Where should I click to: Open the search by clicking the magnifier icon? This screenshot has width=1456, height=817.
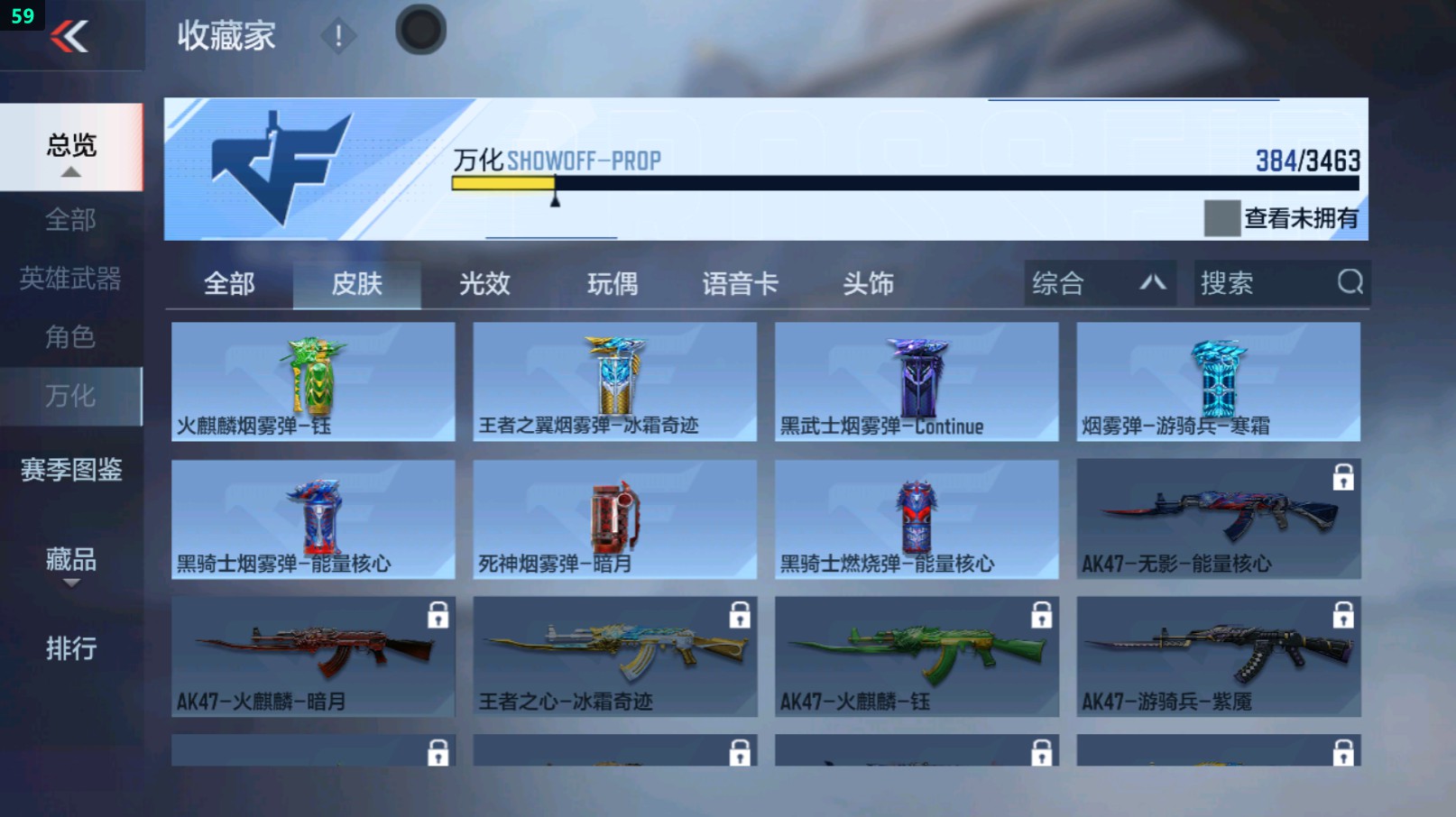[1348, 283]
